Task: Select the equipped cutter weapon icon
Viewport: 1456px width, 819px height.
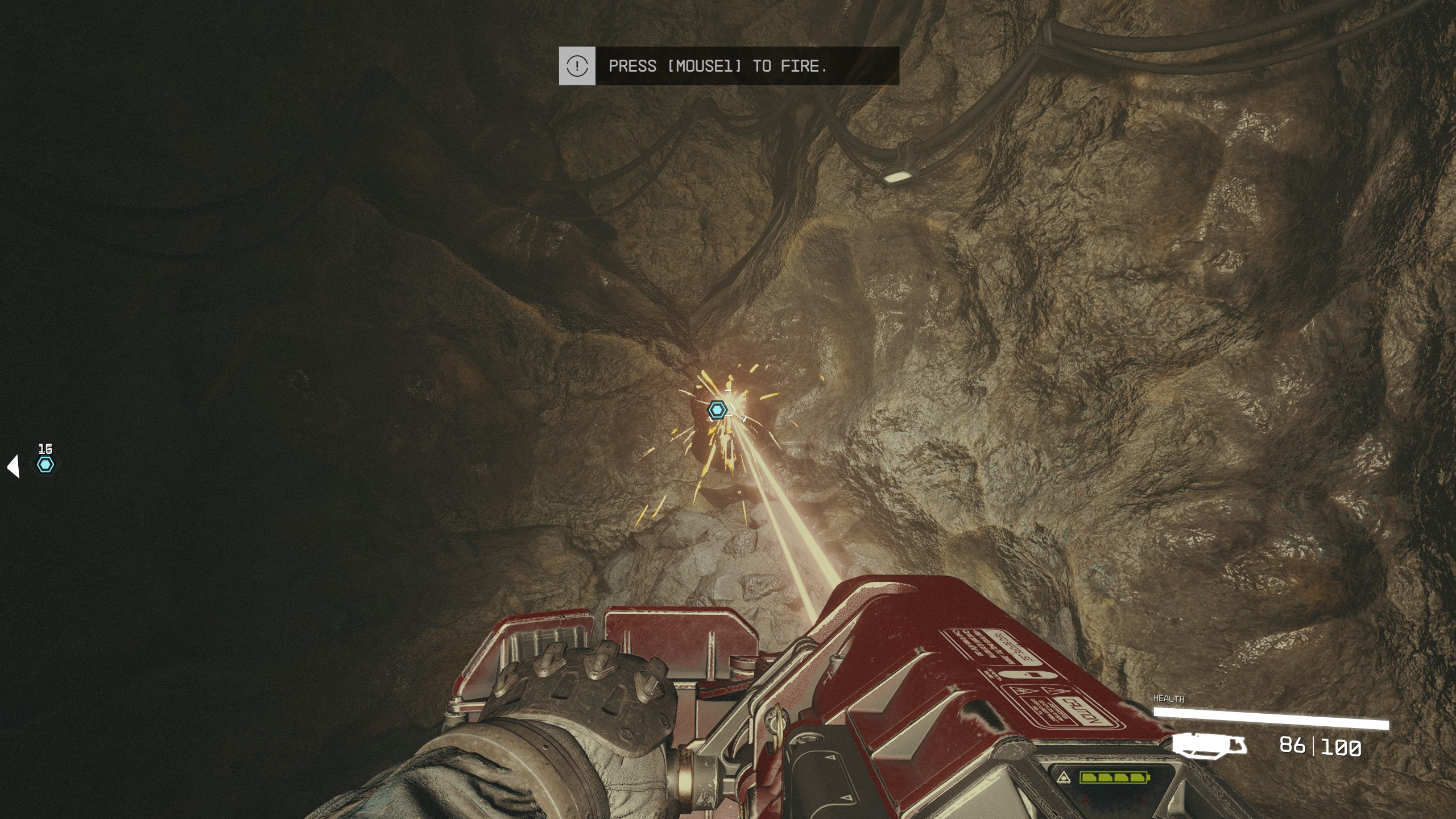Action: [1210, 746]
